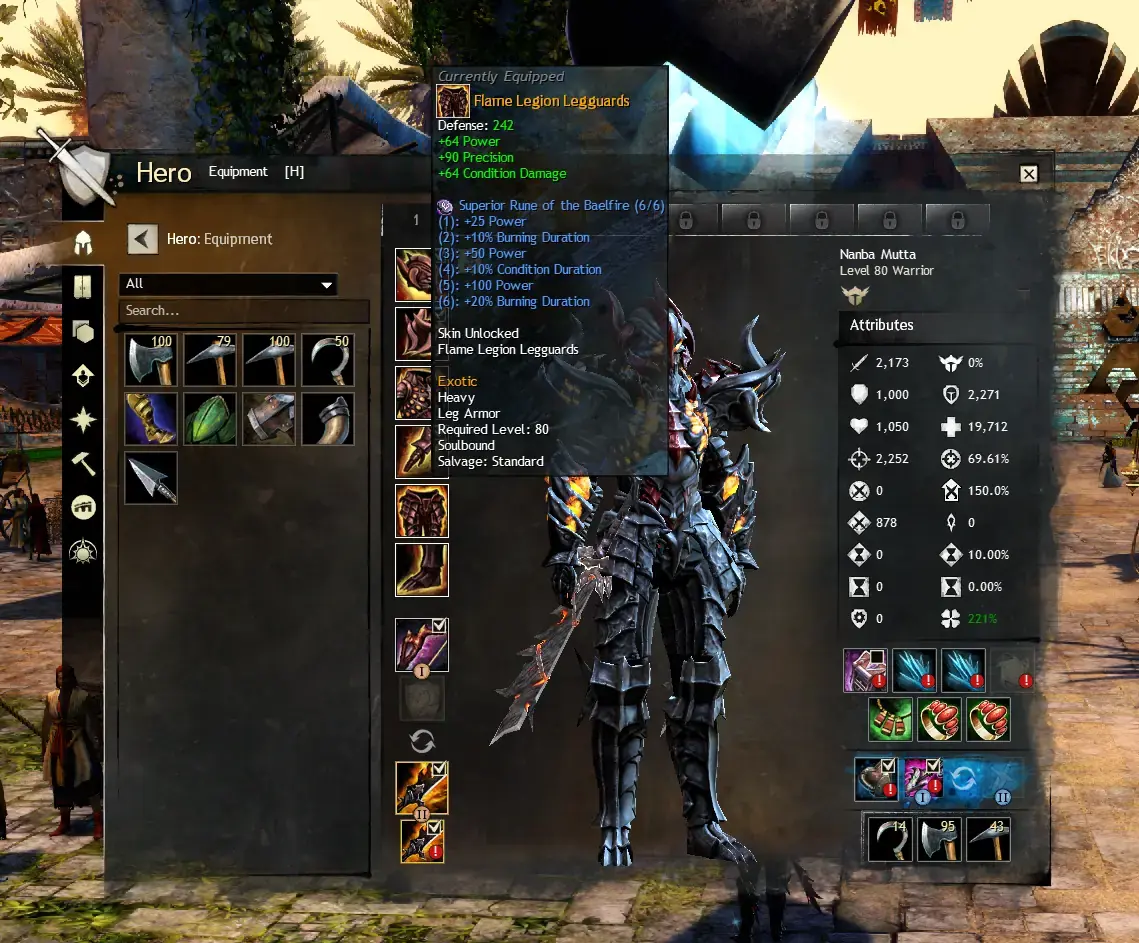Select the logging axe with 100 charges
The height and width of the screenshot is (943, 1139).
coord(151,360)
